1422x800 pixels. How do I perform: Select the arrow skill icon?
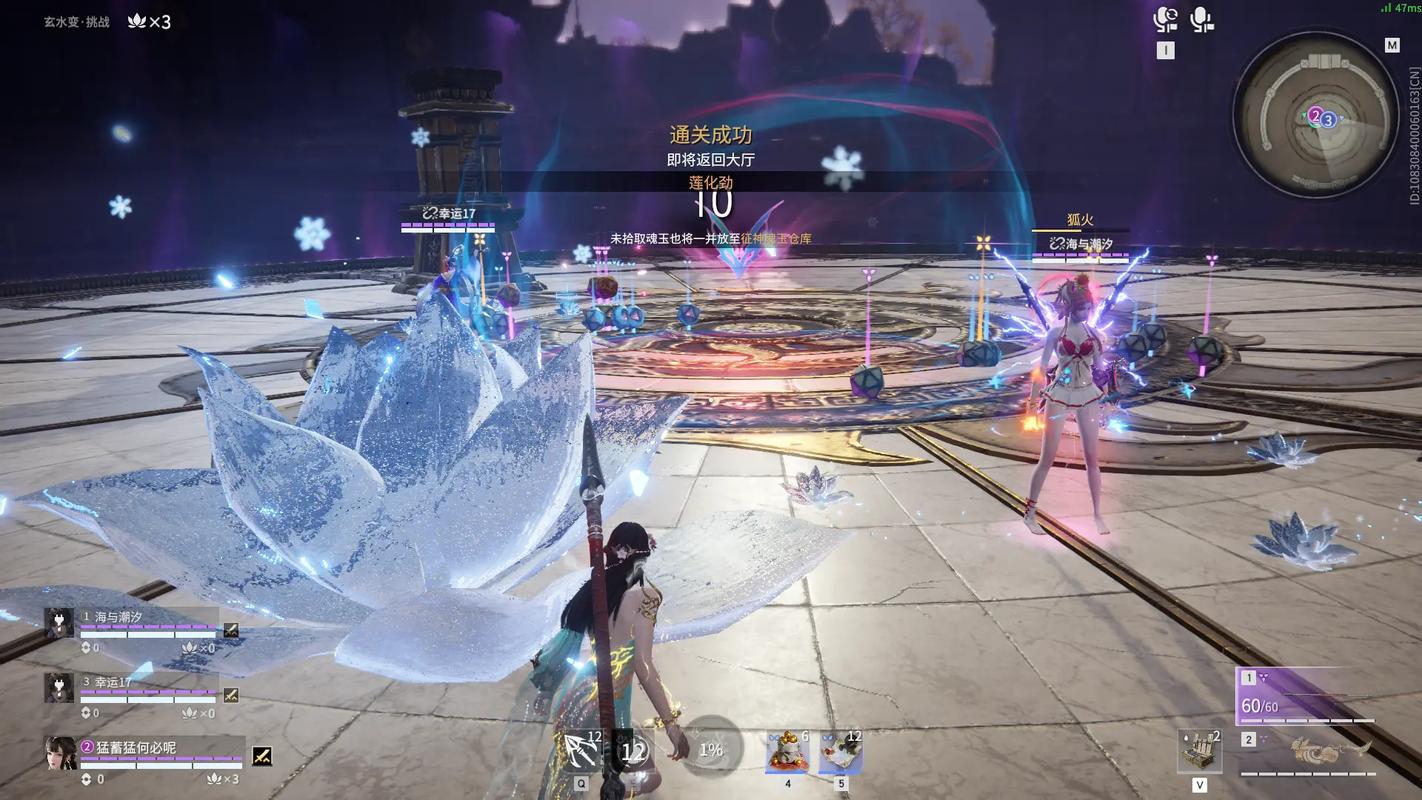point(582,750)
